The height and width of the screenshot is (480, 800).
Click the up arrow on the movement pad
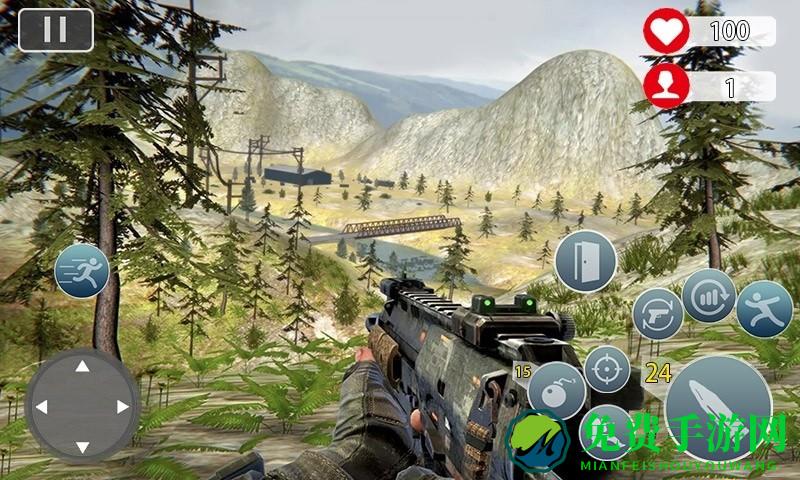point(82,367)
